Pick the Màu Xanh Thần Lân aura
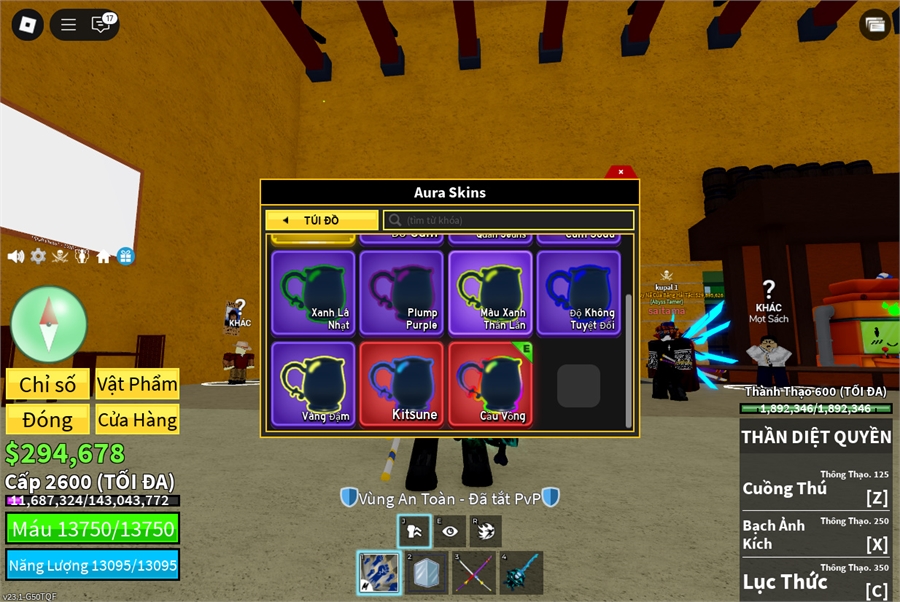 (x=490, y=292)
